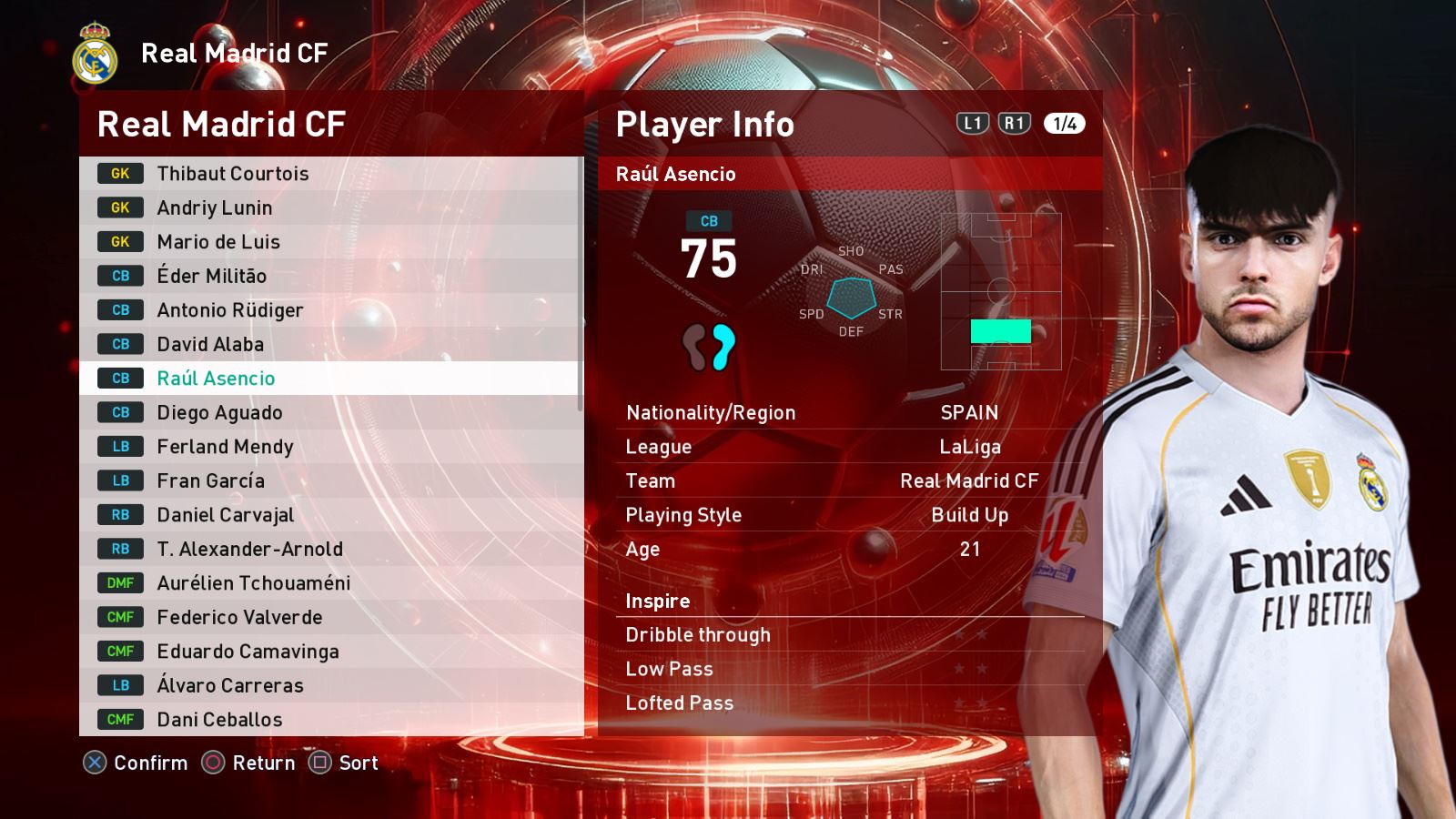Click the squad list scrollbar
This screenshot has height=819, width=1456.
click(x=580, y=282)
